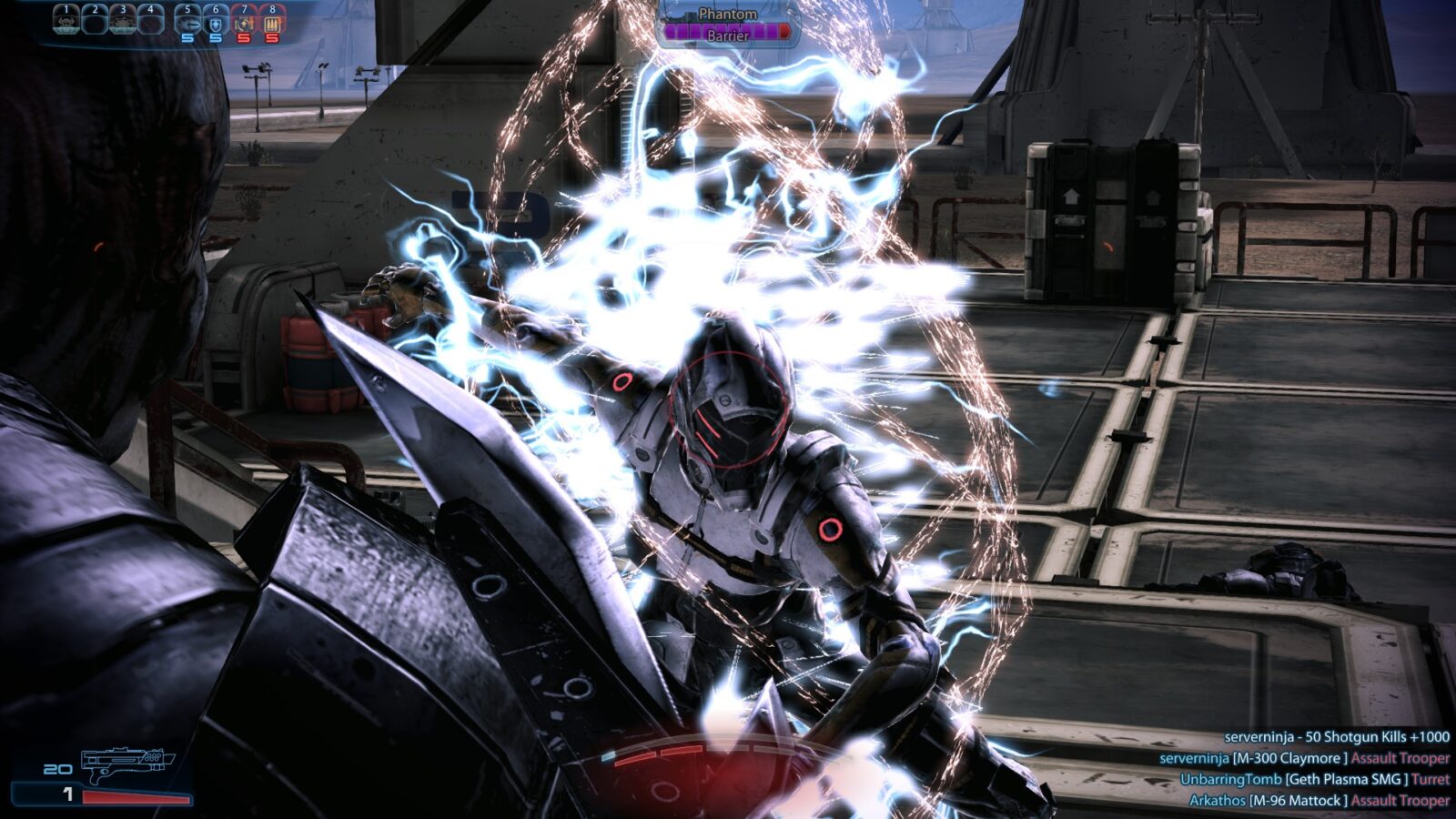Activate the power in hotbar slot 1

point(66,19)
